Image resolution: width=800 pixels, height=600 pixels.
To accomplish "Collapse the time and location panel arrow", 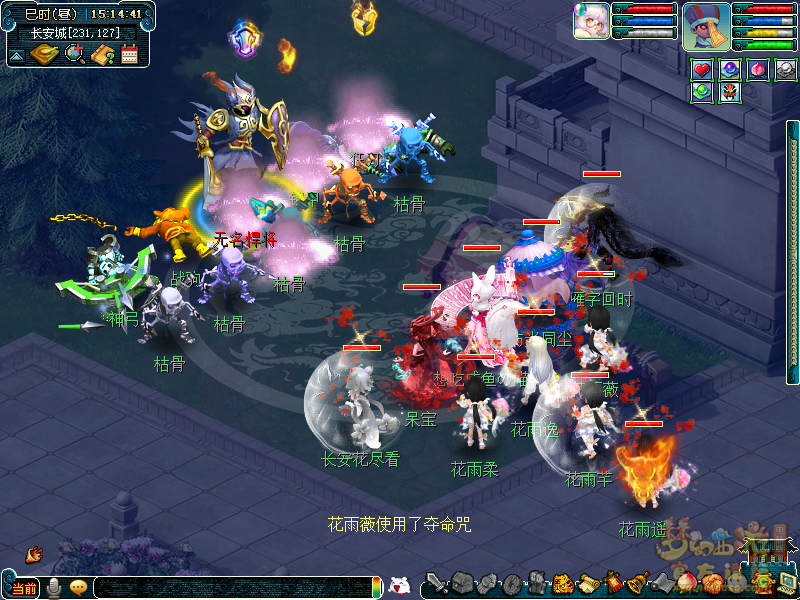I will pos(17,55).
